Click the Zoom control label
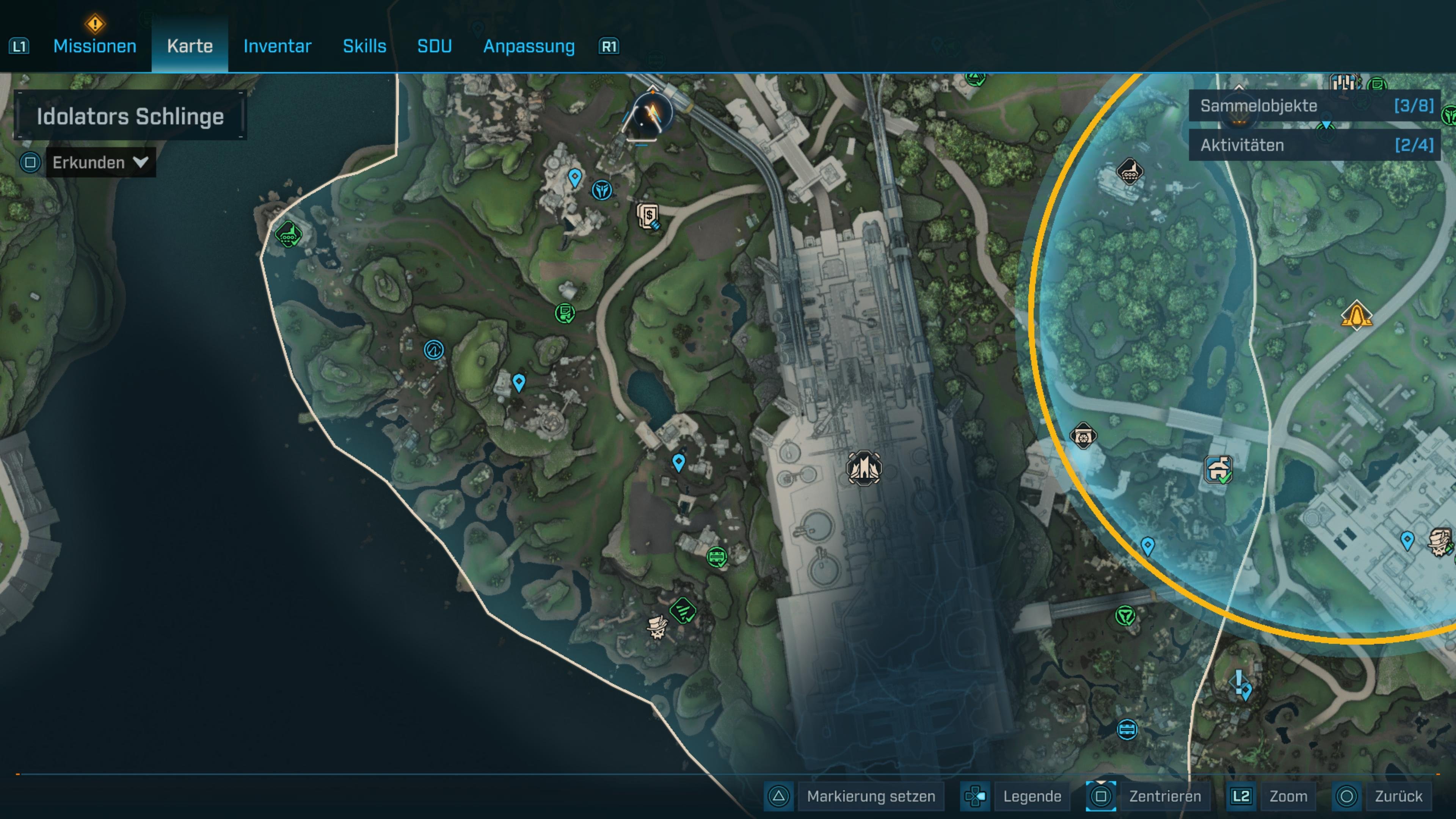 point(1288,796)
